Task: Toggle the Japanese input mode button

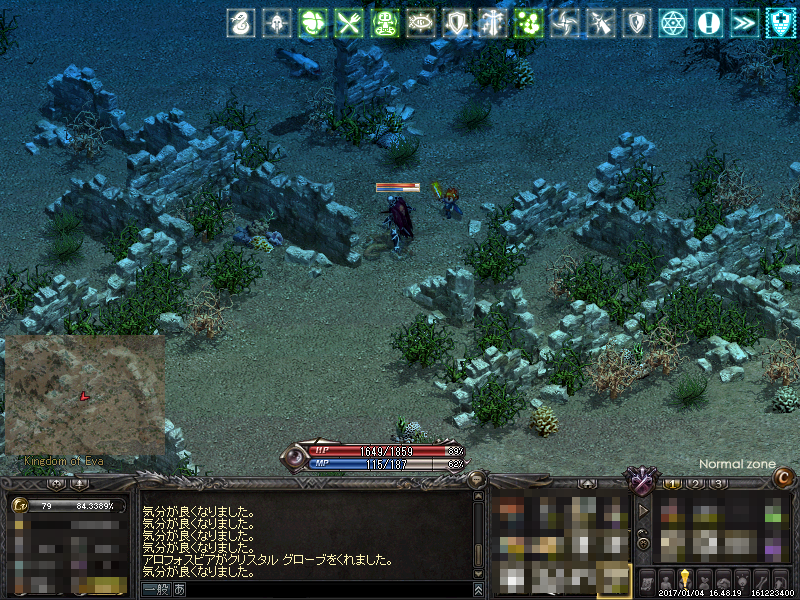Action: click(x=179, y=590)
